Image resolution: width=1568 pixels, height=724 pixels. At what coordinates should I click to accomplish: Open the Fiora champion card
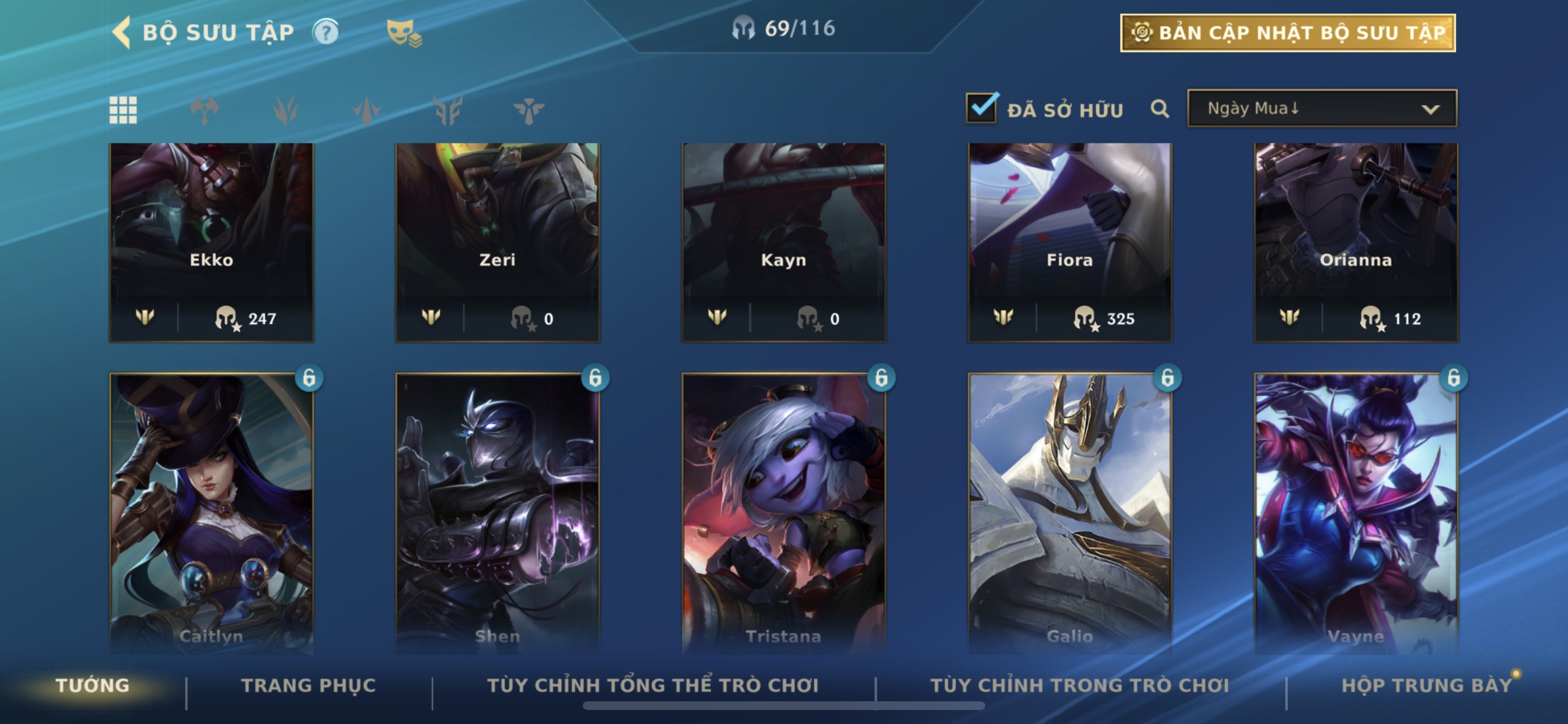click(x=1069, y=241)
